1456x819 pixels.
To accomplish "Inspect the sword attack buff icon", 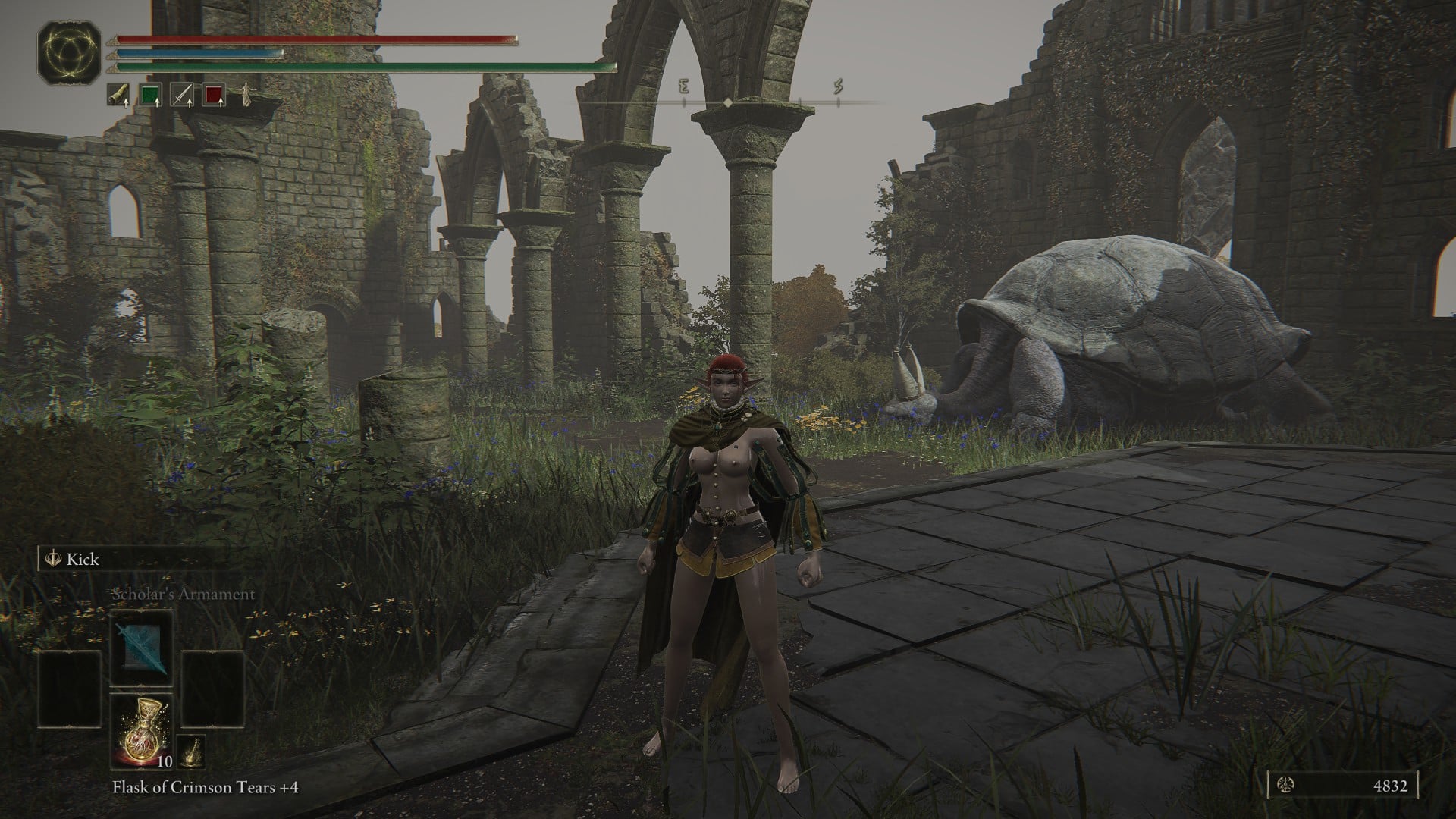I will point(182,96).
